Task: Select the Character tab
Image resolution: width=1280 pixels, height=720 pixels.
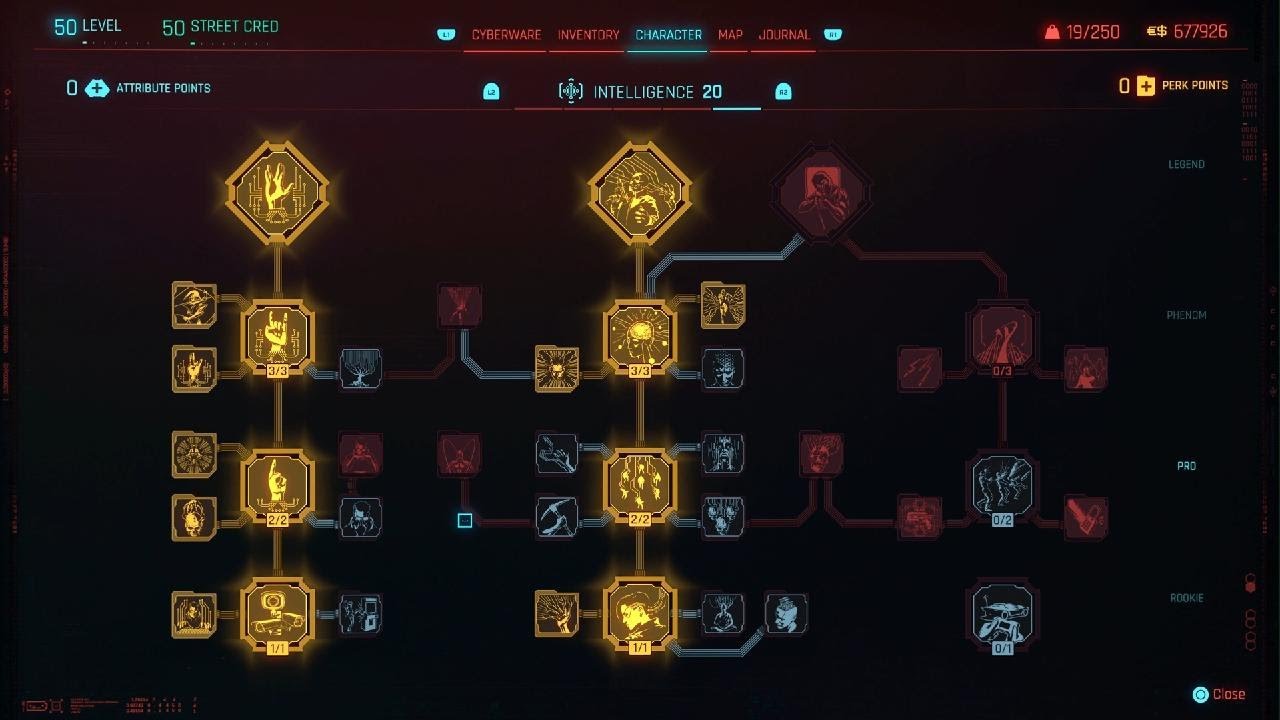Action: (x=668, y=35)
